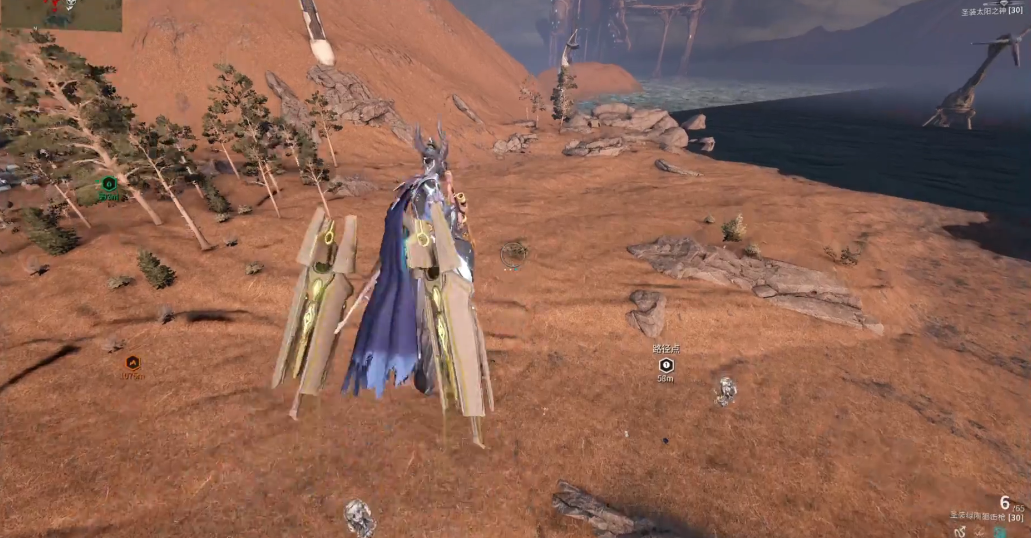
Task: Click the orange hexagon distance marker
Action: coord(132,363)
